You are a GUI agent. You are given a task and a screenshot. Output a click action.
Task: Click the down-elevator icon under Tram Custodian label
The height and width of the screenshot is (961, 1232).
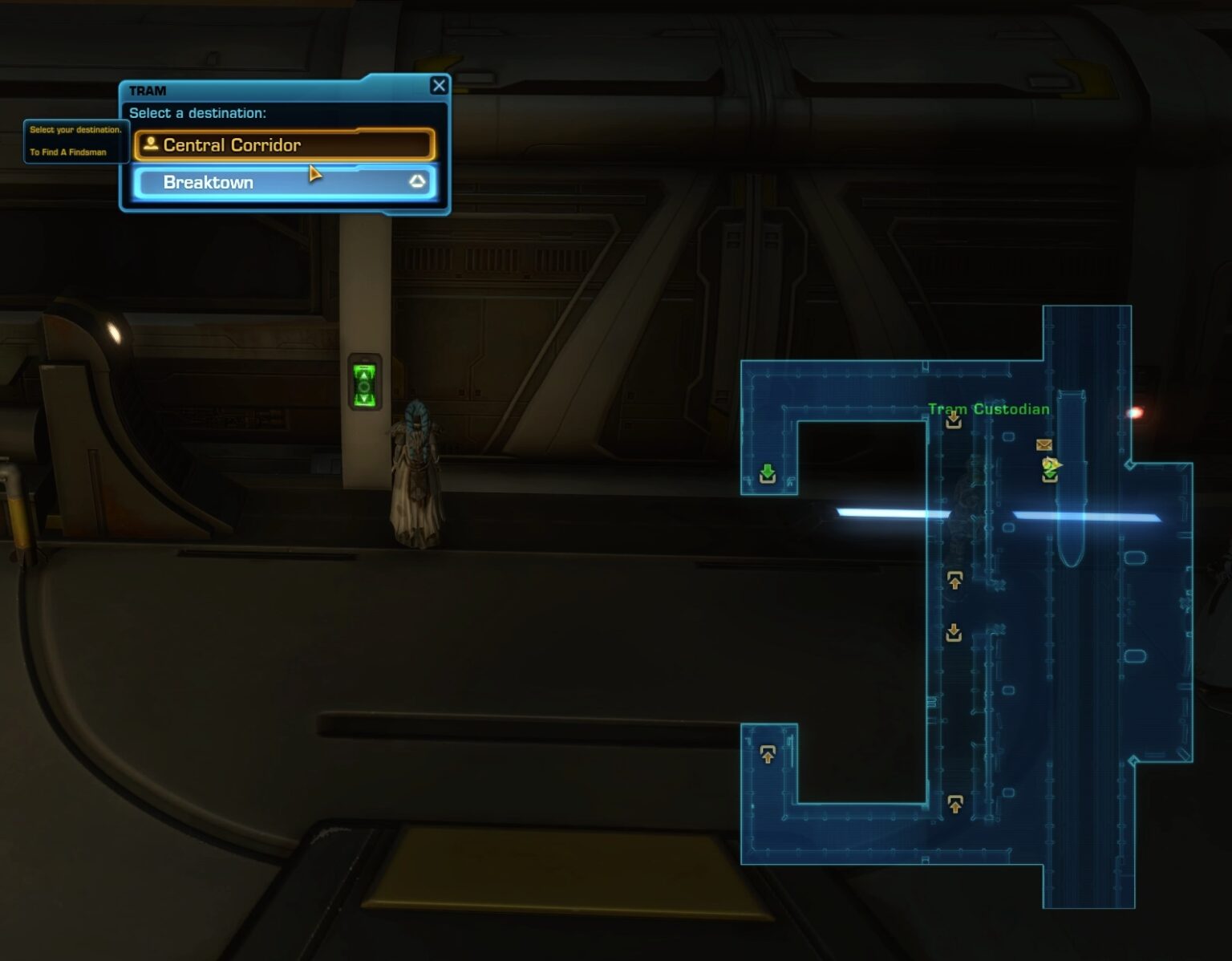[x=954, y=421]
